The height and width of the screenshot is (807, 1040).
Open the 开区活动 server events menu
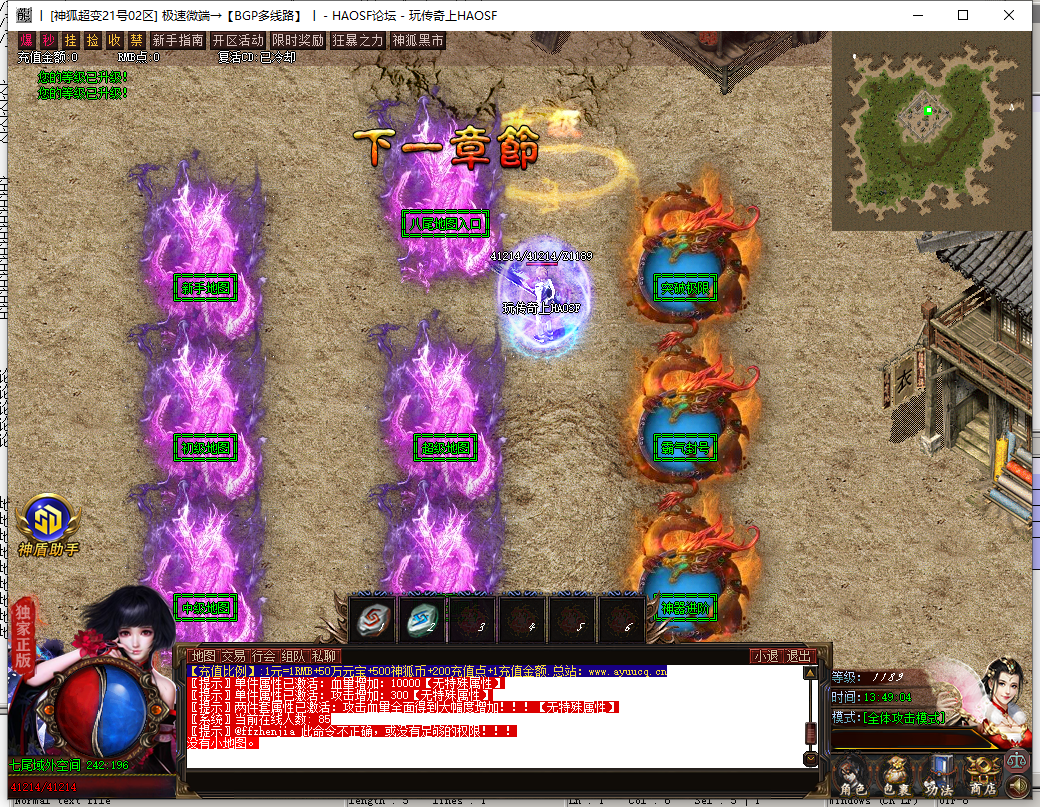(238, 40)
